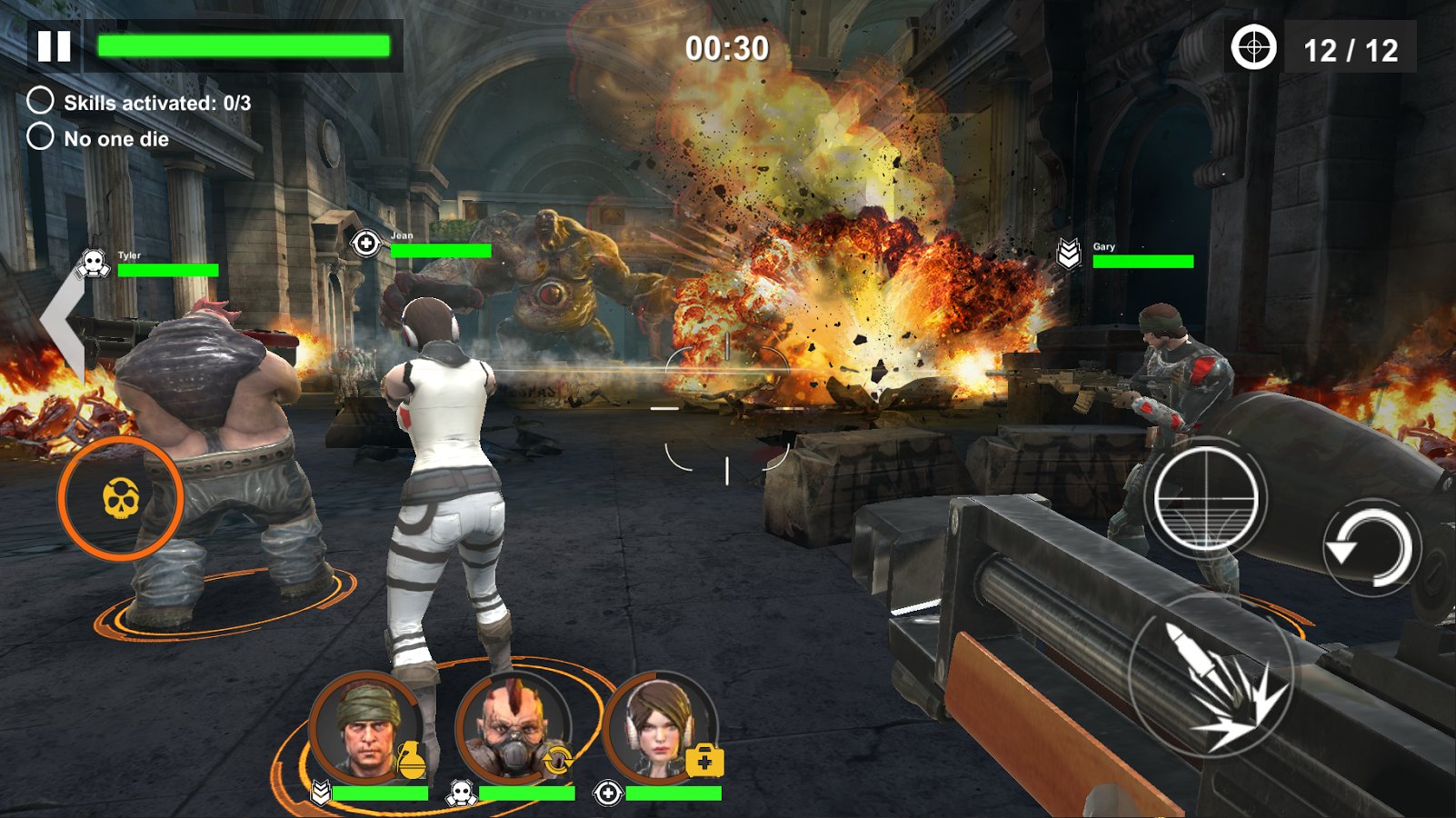This screenshot has width=1456, height=818.
Task: Pause the game
Action: coord(54,46)
